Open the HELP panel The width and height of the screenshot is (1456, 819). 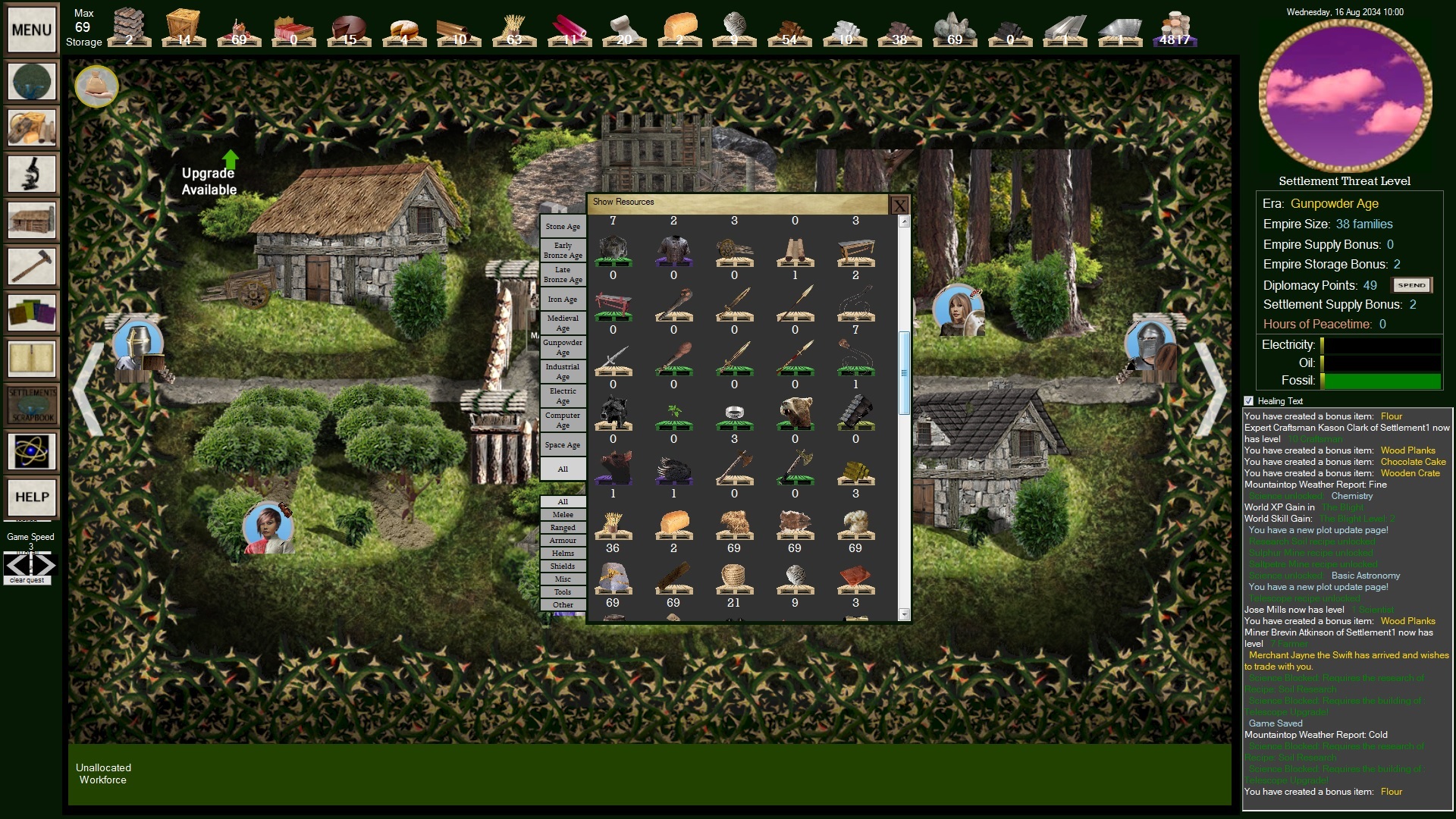pyautogui.click(x=31, y=498)
